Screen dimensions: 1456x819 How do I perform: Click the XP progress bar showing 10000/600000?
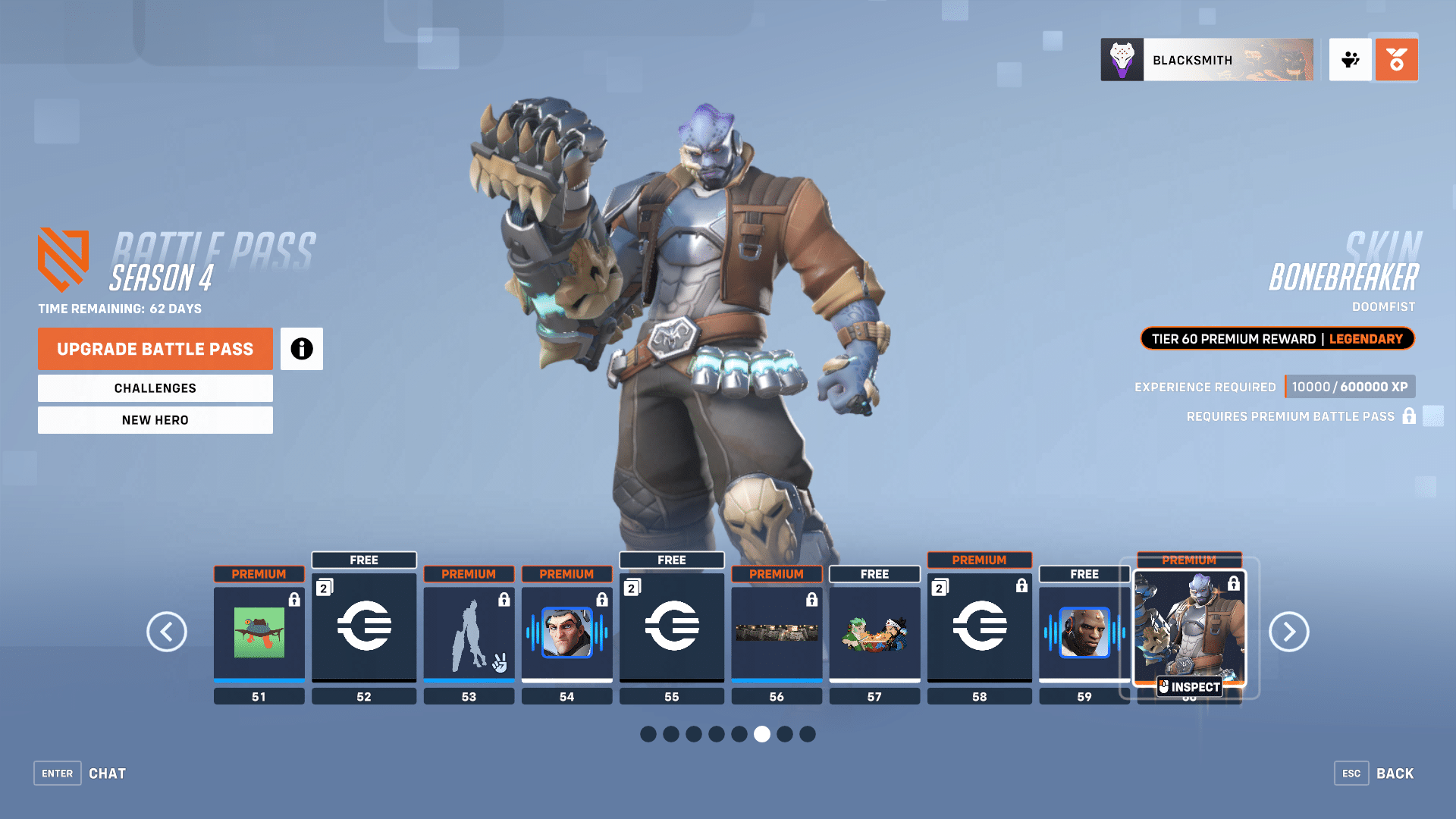click(x=1350, y=386)
